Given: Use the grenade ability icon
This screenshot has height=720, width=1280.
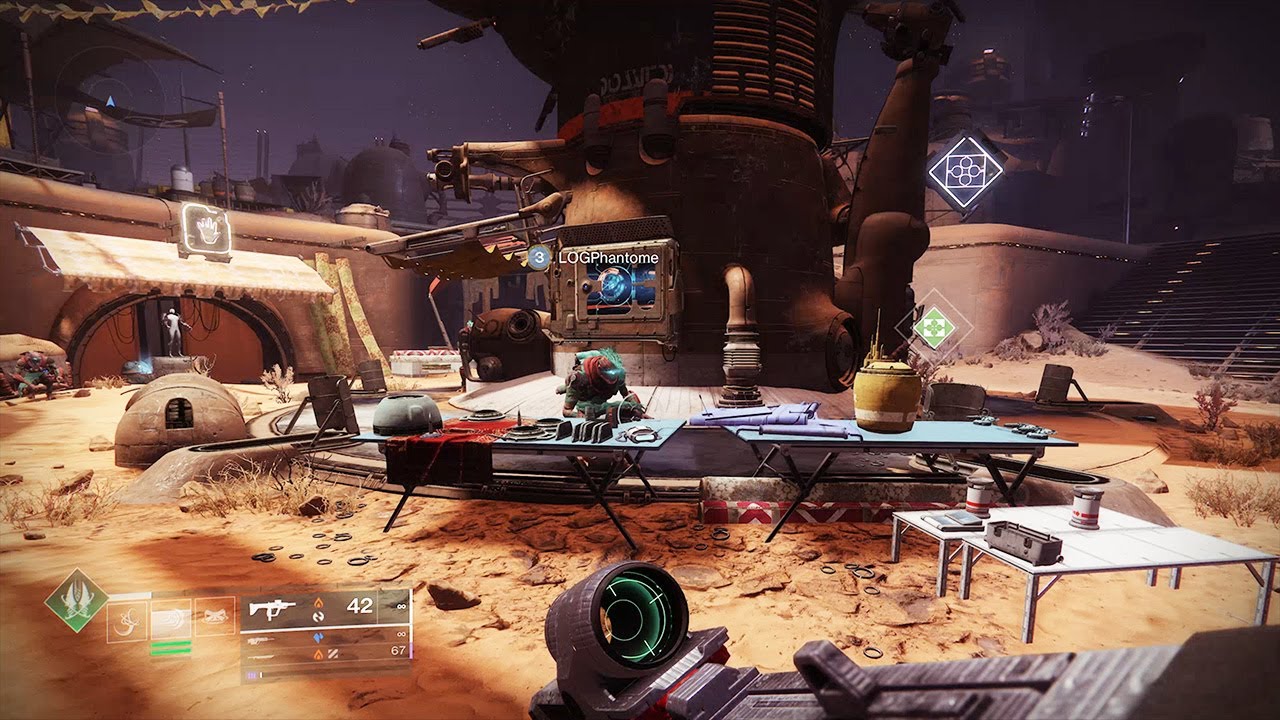Looking at the screenshot, I should point(127,620).
